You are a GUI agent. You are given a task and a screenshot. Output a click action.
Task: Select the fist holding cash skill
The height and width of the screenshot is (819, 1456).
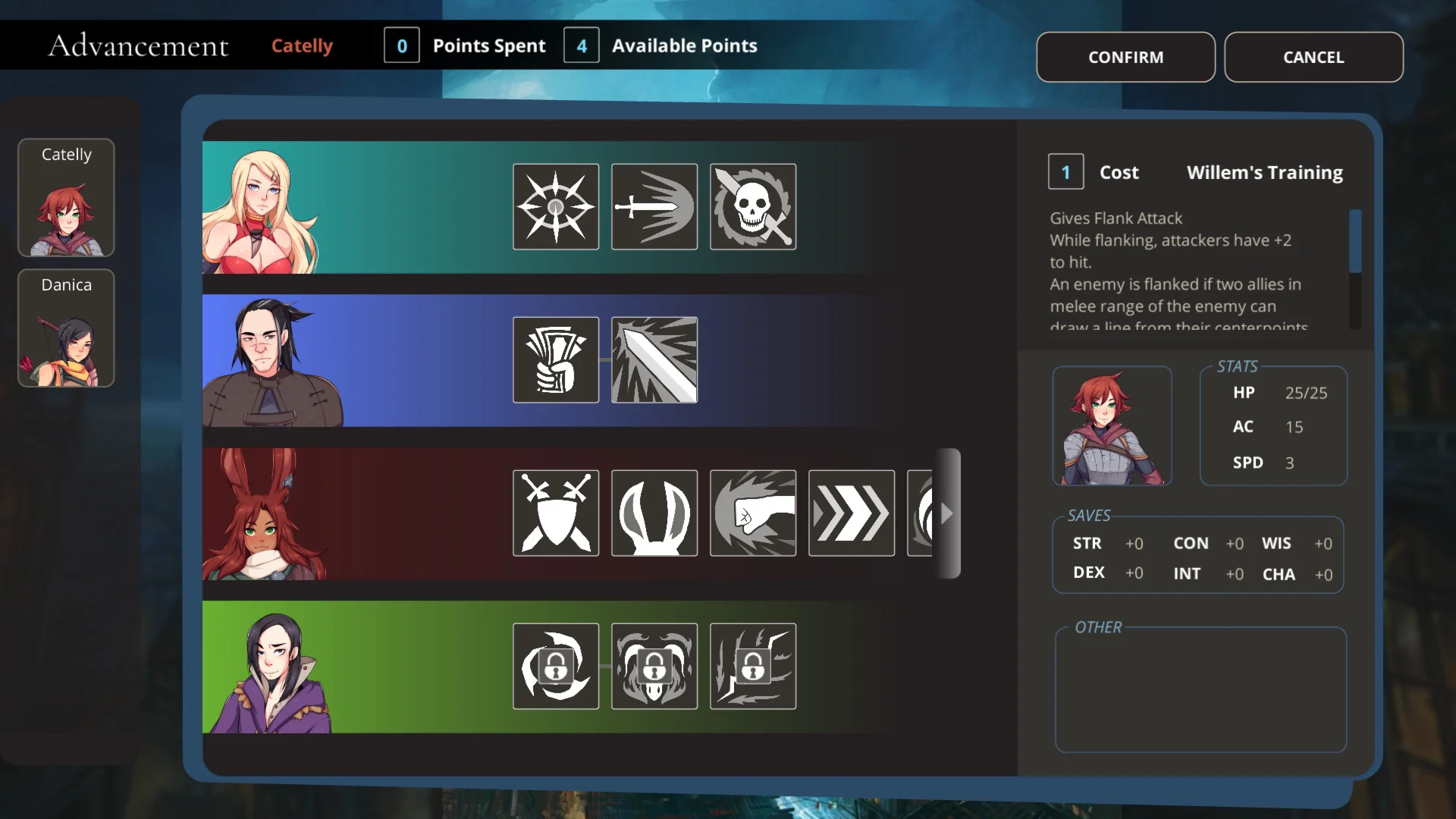[556, 359]
